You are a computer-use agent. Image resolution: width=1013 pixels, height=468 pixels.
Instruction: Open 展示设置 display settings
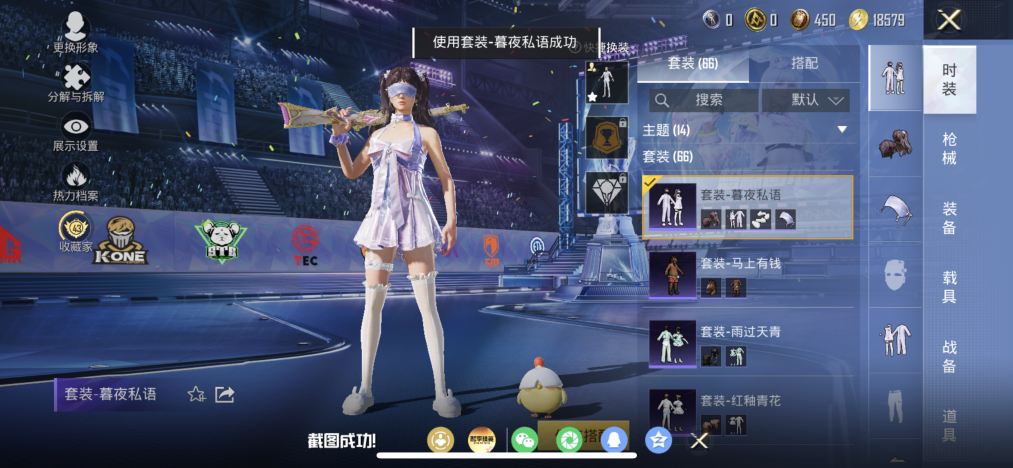pos(76,132)
